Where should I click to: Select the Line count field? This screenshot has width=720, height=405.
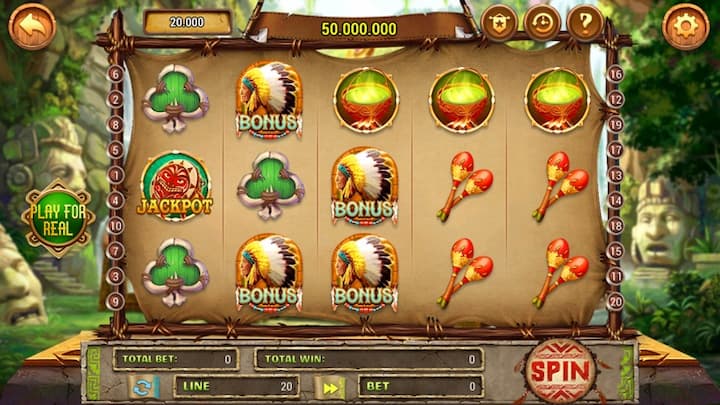point(236,386)
